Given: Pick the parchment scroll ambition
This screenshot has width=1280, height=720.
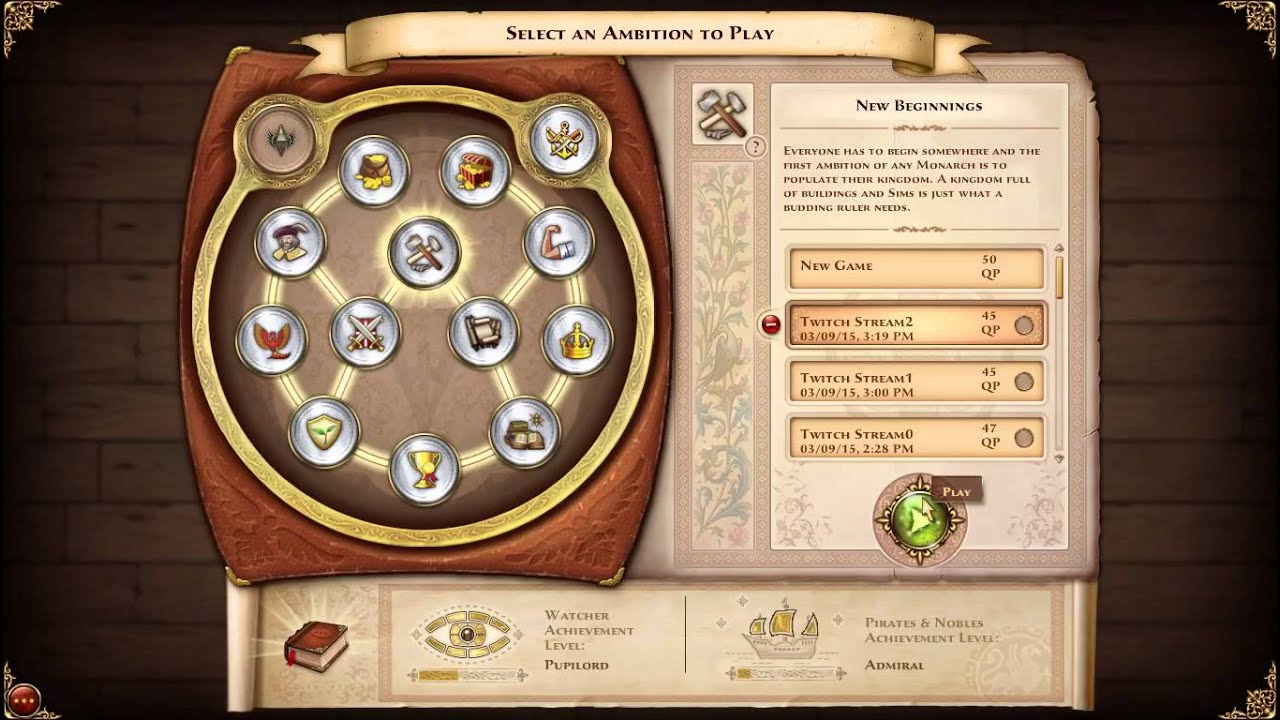Looking at the screenshot, I should coord(483,332).
